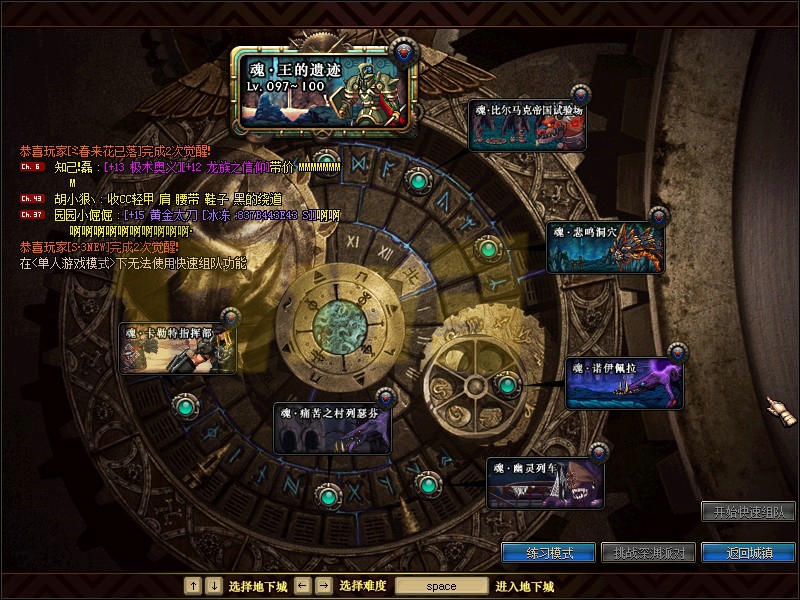The width and height of the screenshot is (800, 600).
Task: Click the 开始快速组队 quick party button
Action: (748, 512)
